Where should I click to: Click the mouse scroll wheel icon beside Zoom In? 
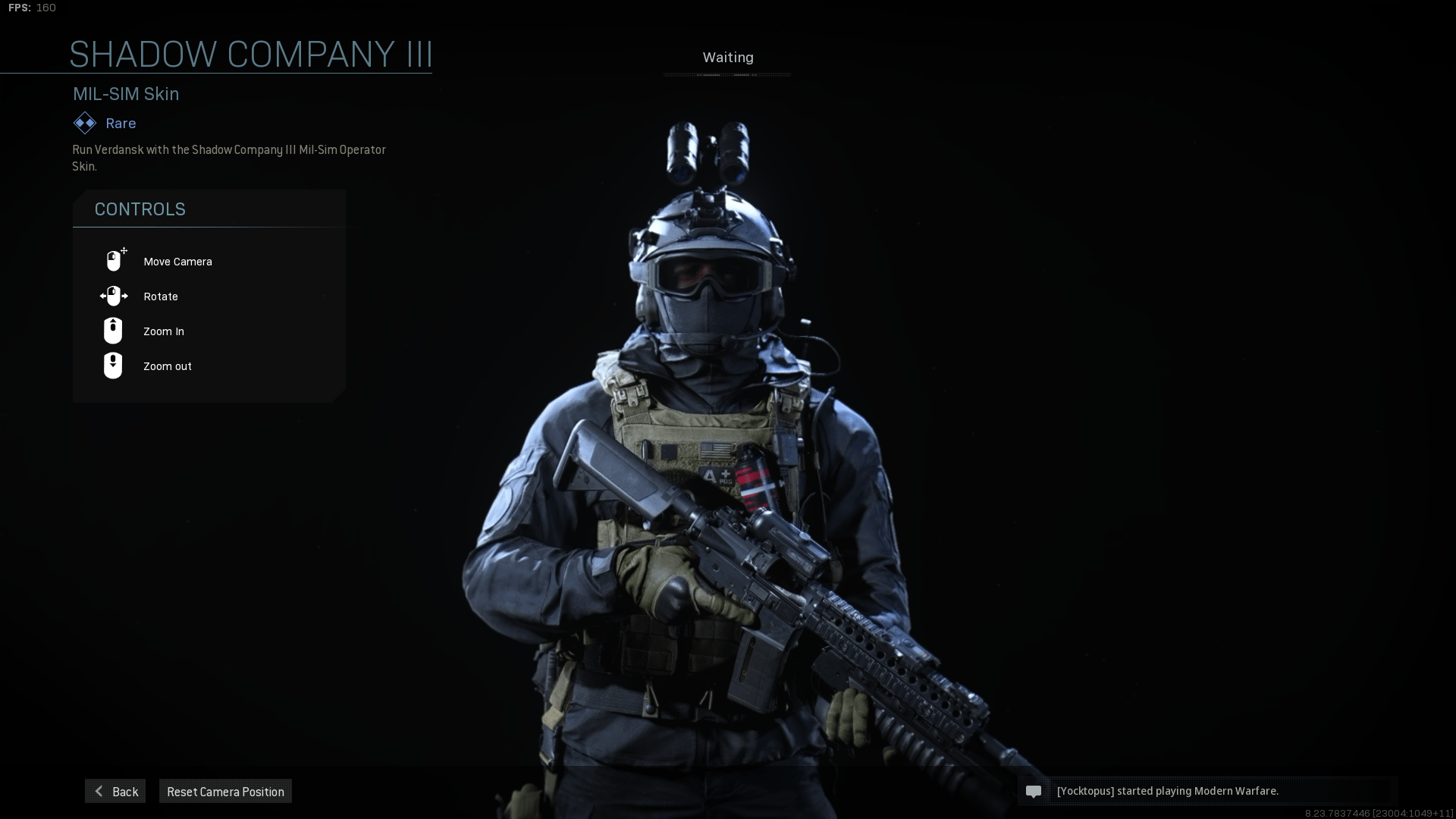tap(112, 331)
